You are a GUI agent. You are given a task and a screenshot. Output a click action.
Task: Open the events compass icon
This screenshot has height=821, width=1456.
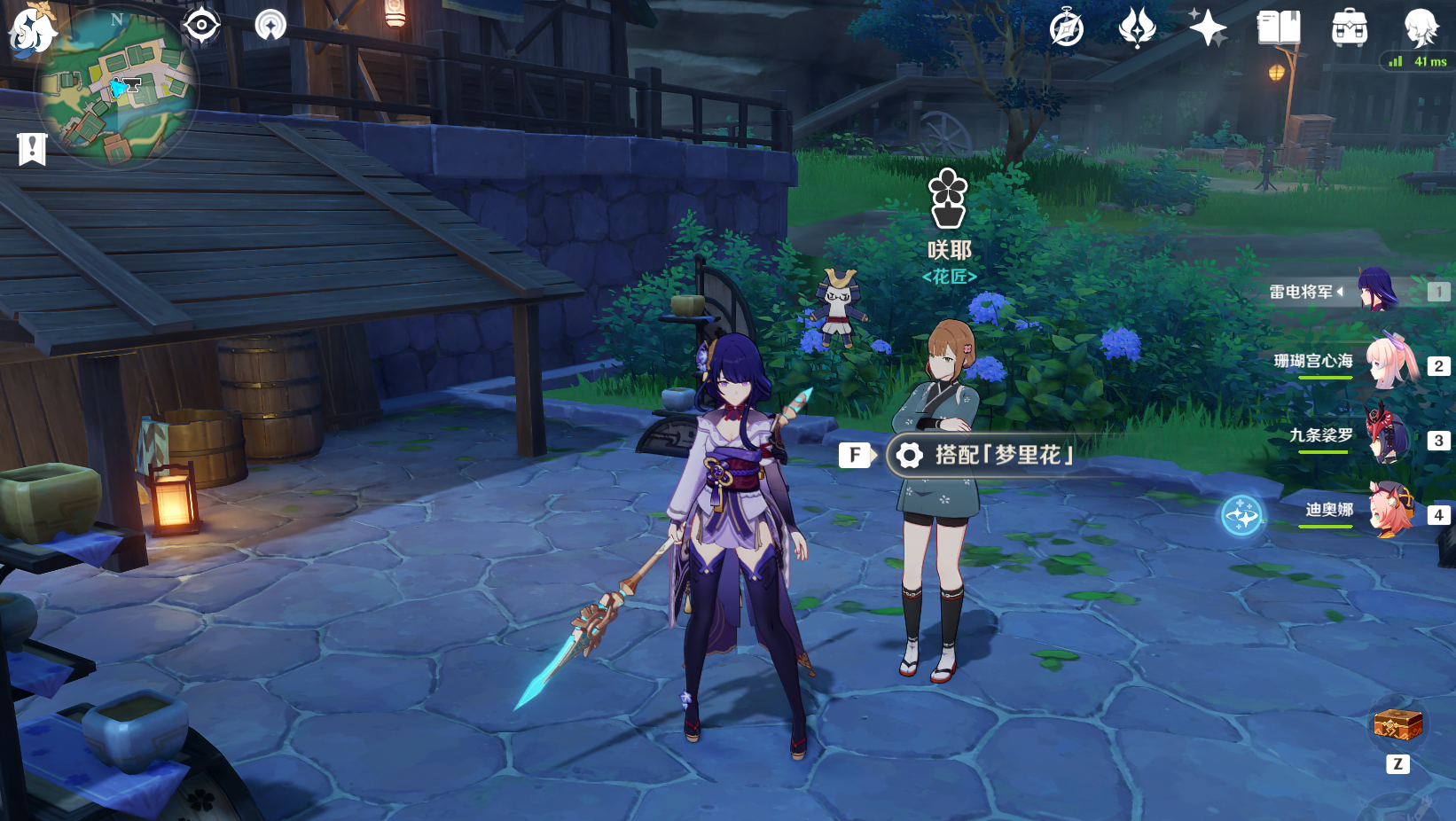[x=1066, y=28]
